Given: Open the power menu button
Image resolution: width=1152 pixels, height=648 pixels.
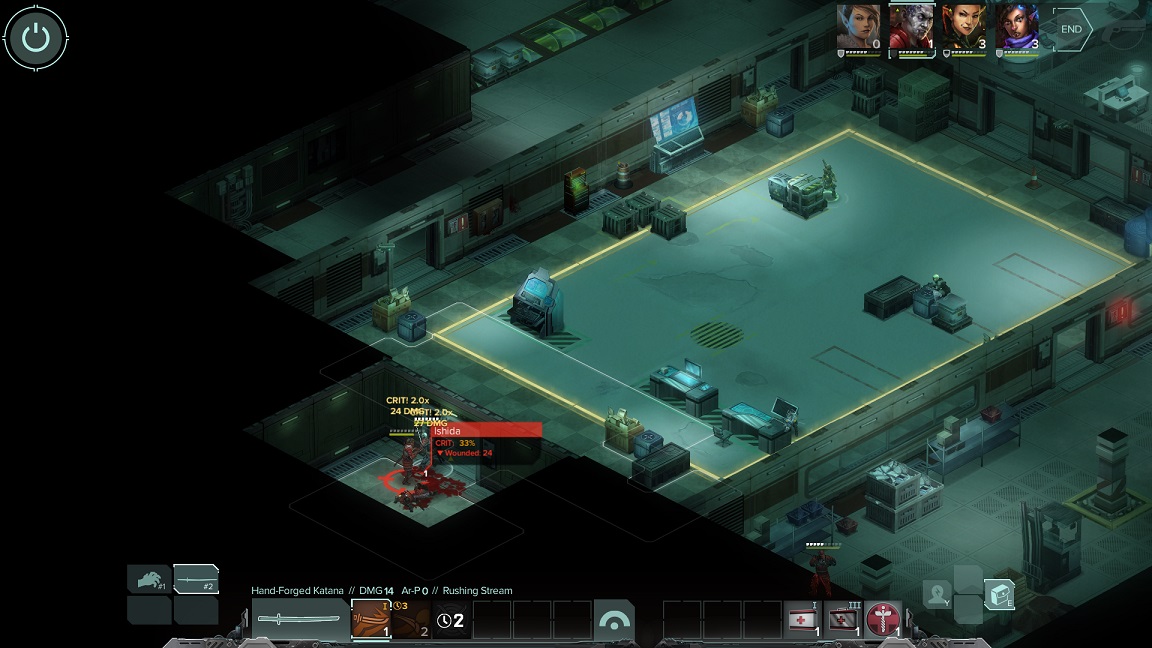Looking at the screenshot, I should click(36, 39).
